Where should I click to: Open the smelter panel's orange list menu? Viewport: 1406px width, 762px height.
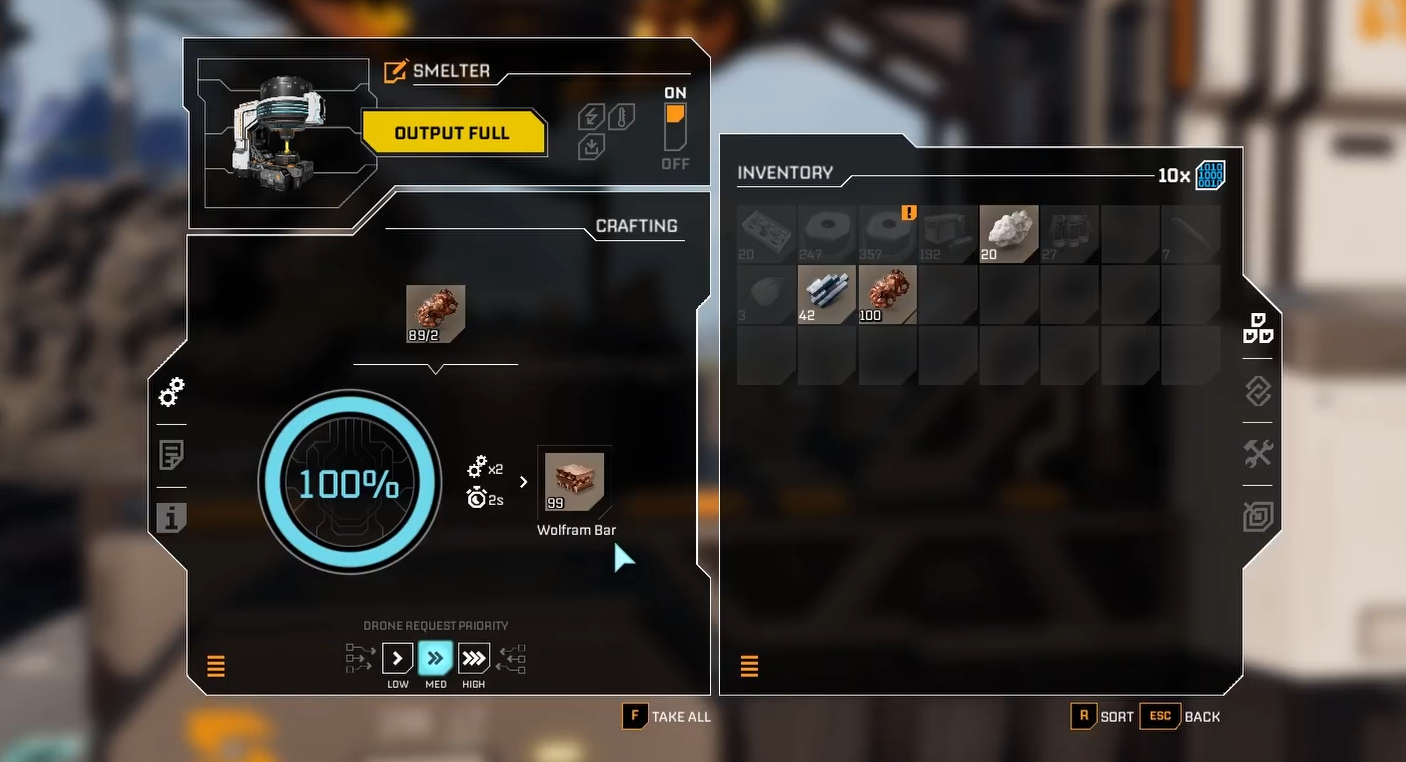pos(216,666)
